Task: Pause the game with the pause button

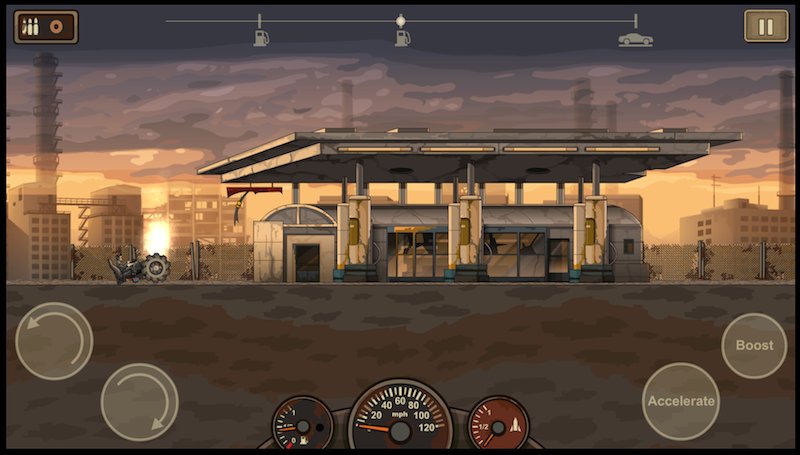Action: click(x=766, y=26)
